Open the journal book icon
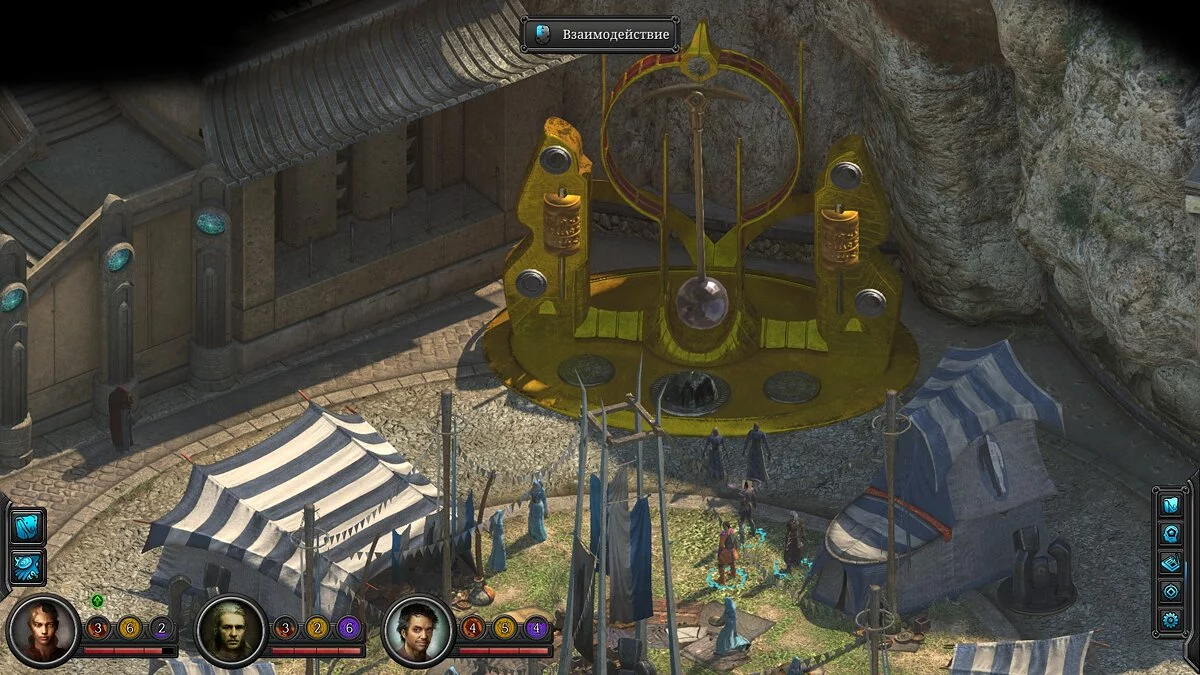The height and width of the screenshot is (675, 1200). 1170,563
